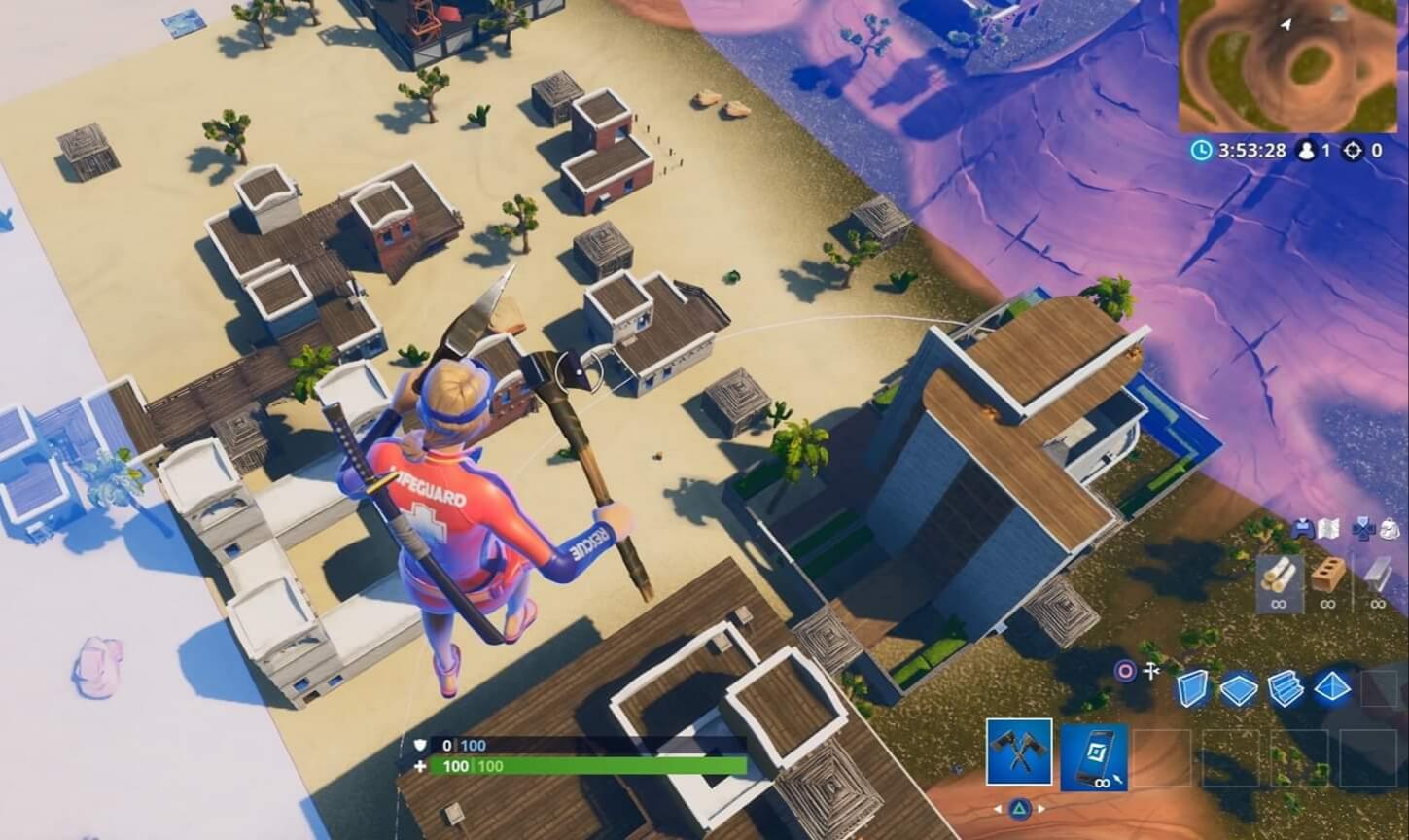This screenshot has height=840, width=1409.
Task: Open the backpack inventory icon
Action: tap(1389, 529)
